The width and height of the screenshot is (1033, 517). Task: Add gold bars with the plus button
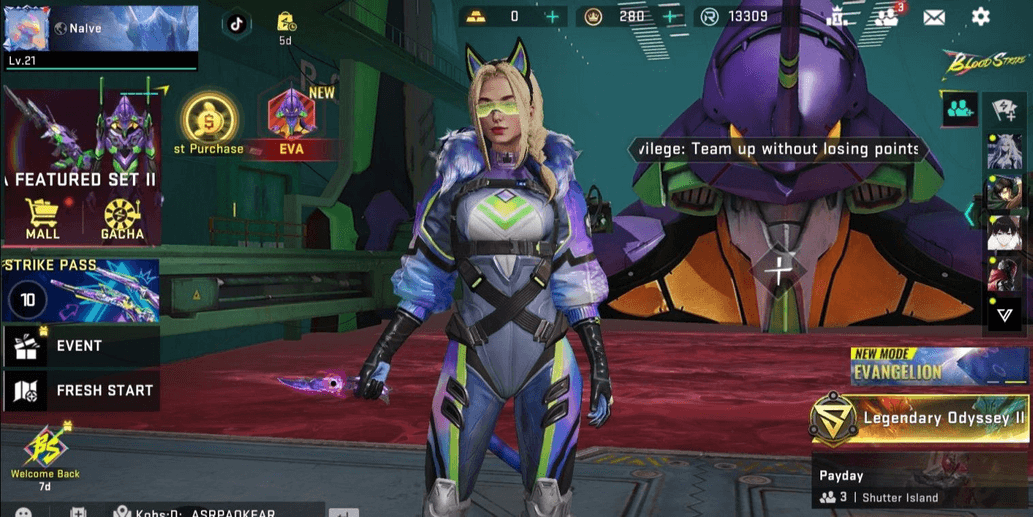(552, 17)
